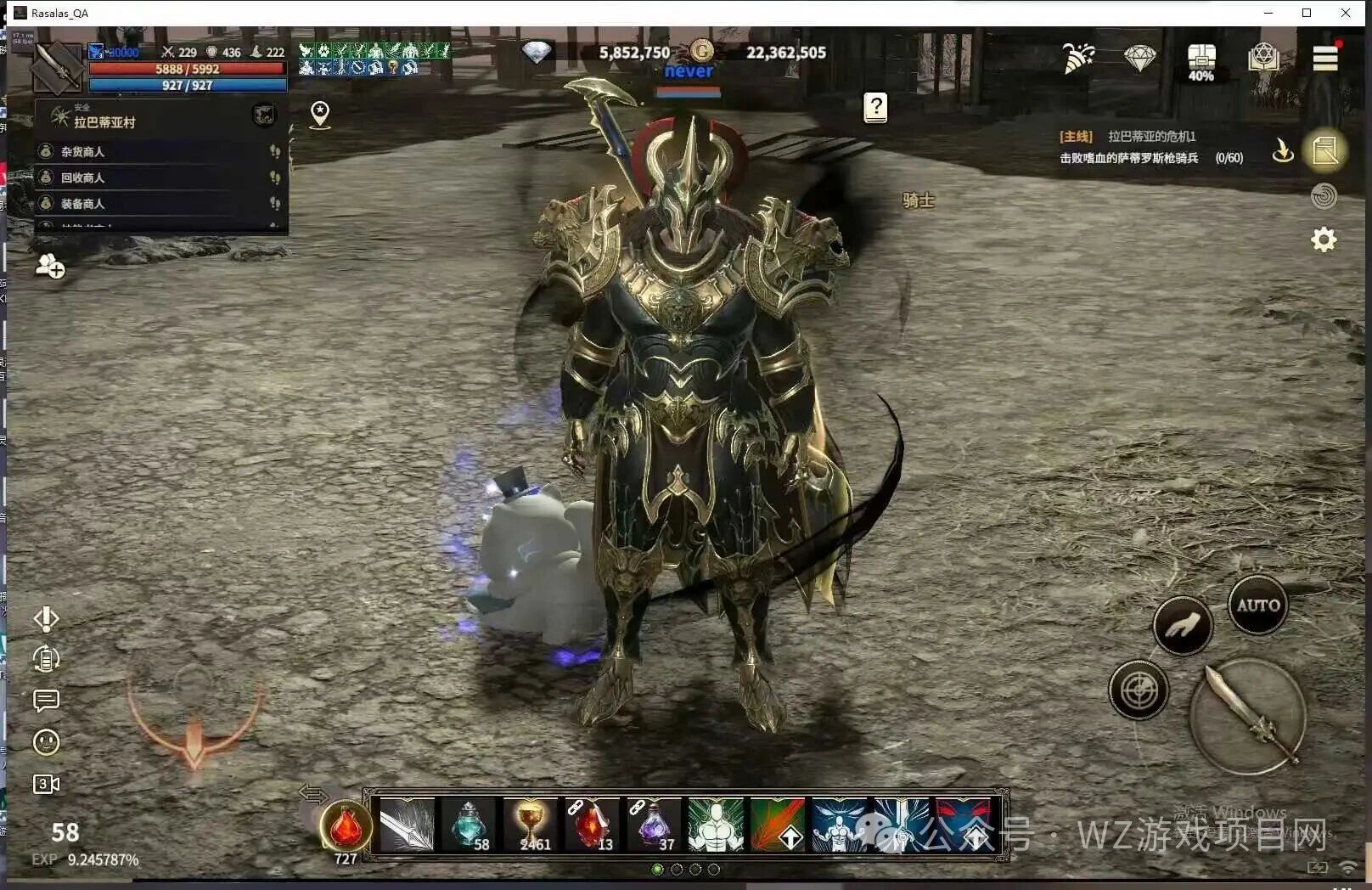Open the diamond shop icon
This screenshot has height=890, width=1372.
click(1139, 58)
